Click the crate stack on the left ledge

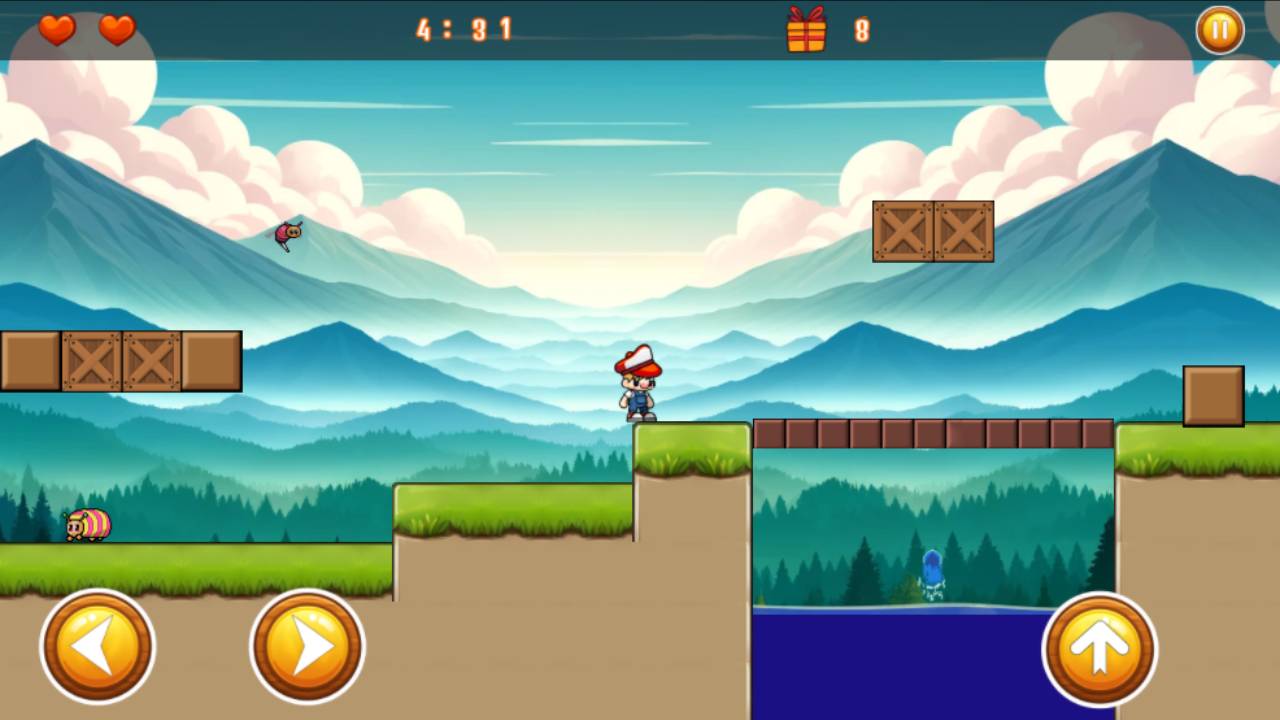pos(120,361)
